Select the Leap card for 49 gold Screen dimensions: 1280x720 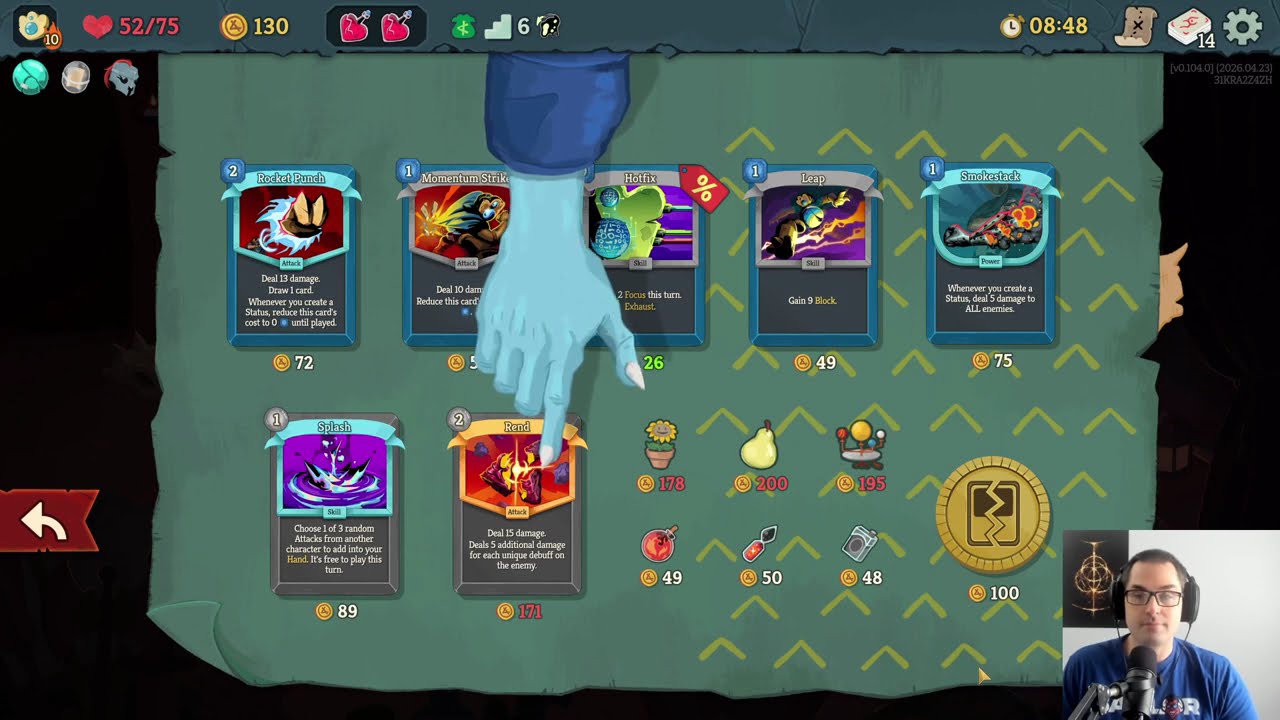(x=812, y=255)
